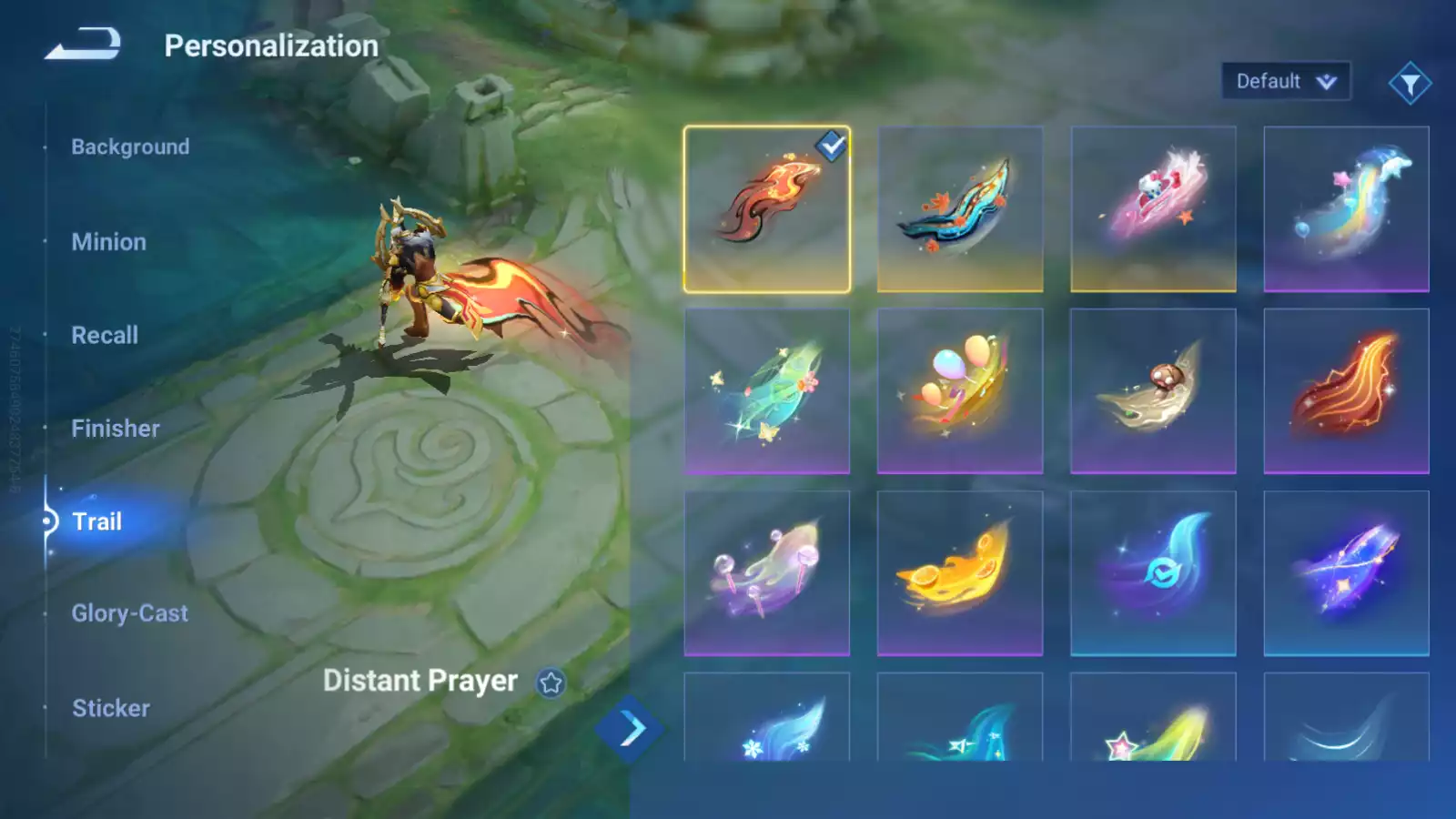Select the balloons trail
The height and width of the screenshot is (819, 1456).
click(960, 391)
